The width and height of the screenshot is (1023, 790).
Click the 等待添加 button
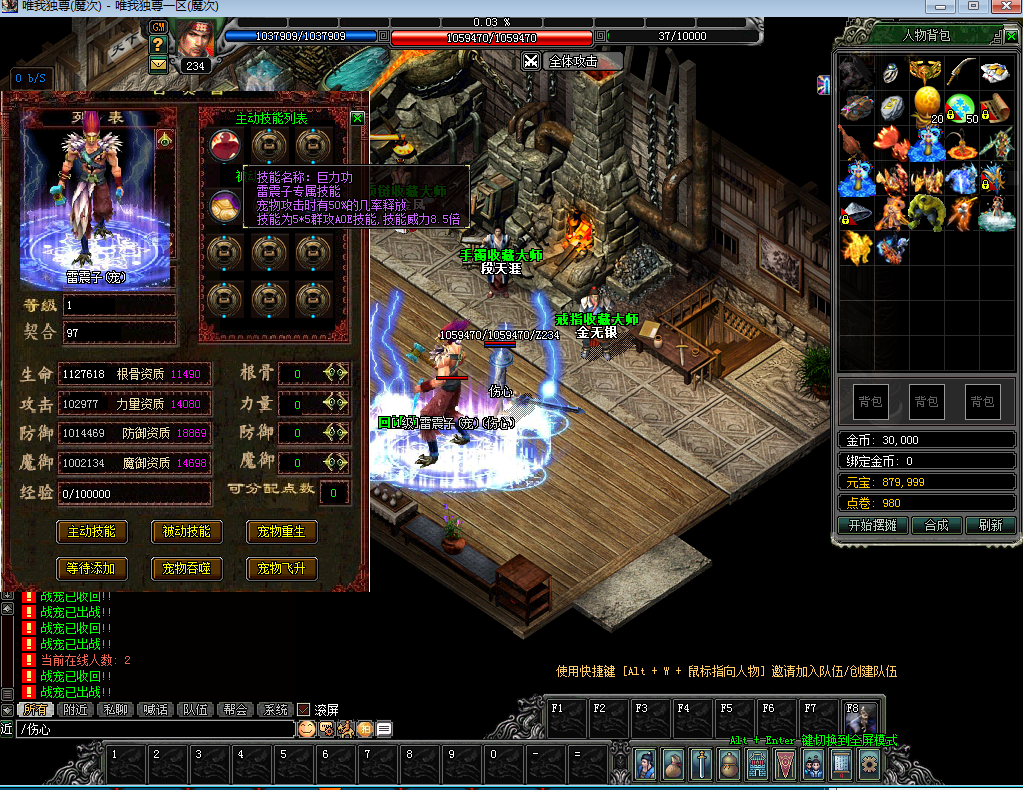click(91, 568)
